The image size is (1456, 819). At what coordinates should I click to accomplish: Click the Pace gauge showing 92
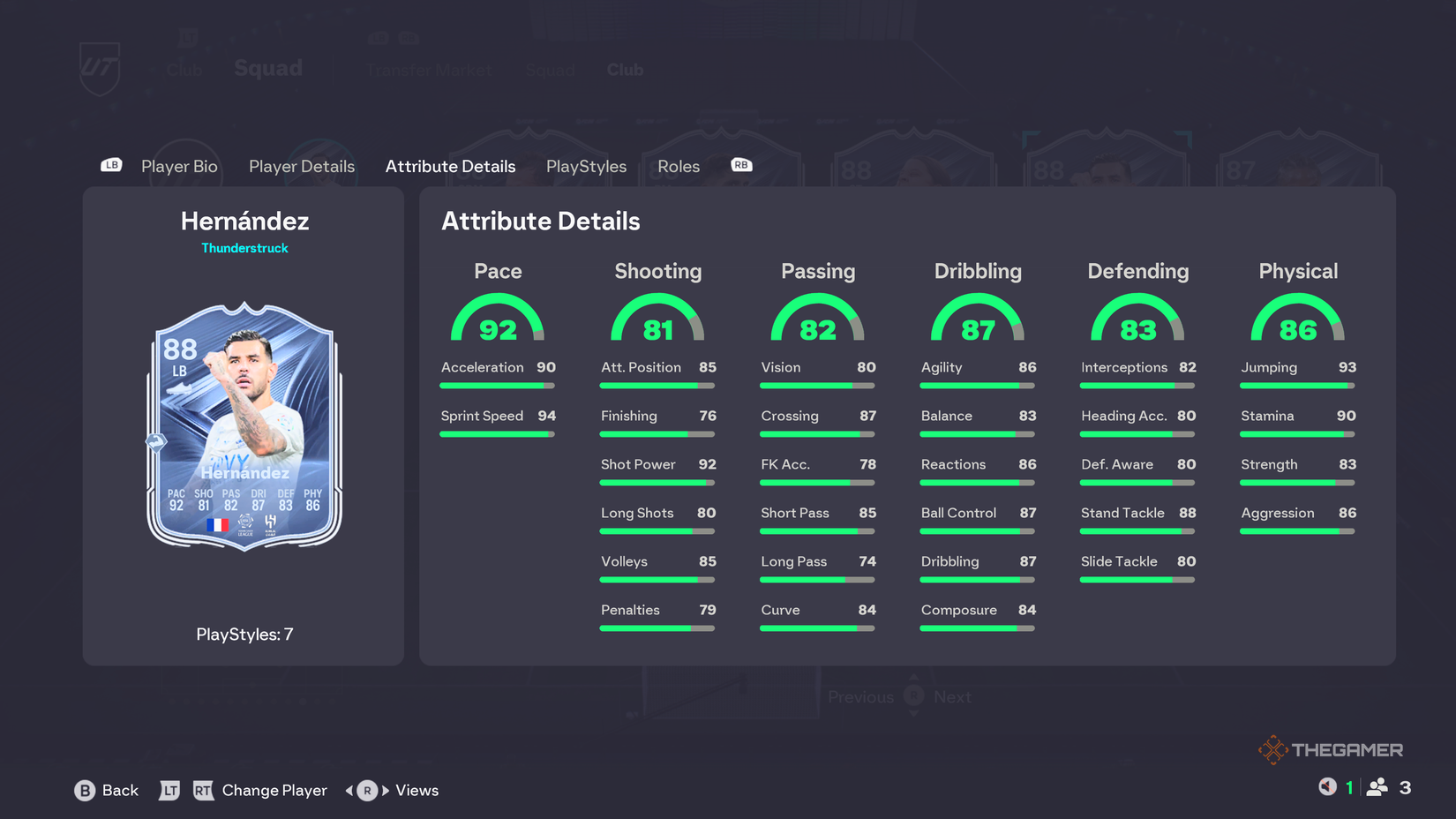(498, 322)
